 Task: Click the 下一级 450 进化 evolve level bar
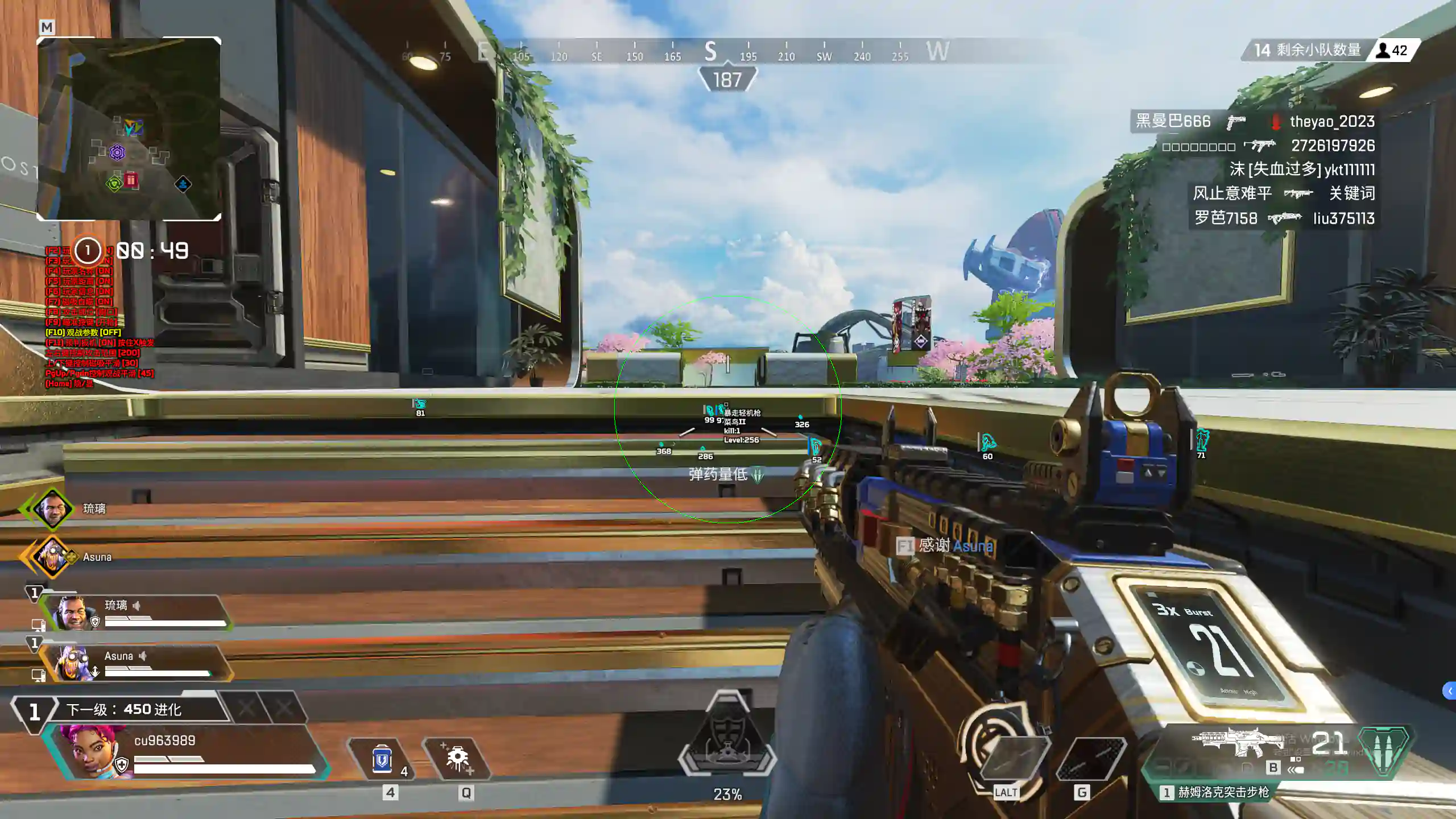point(123,709)
